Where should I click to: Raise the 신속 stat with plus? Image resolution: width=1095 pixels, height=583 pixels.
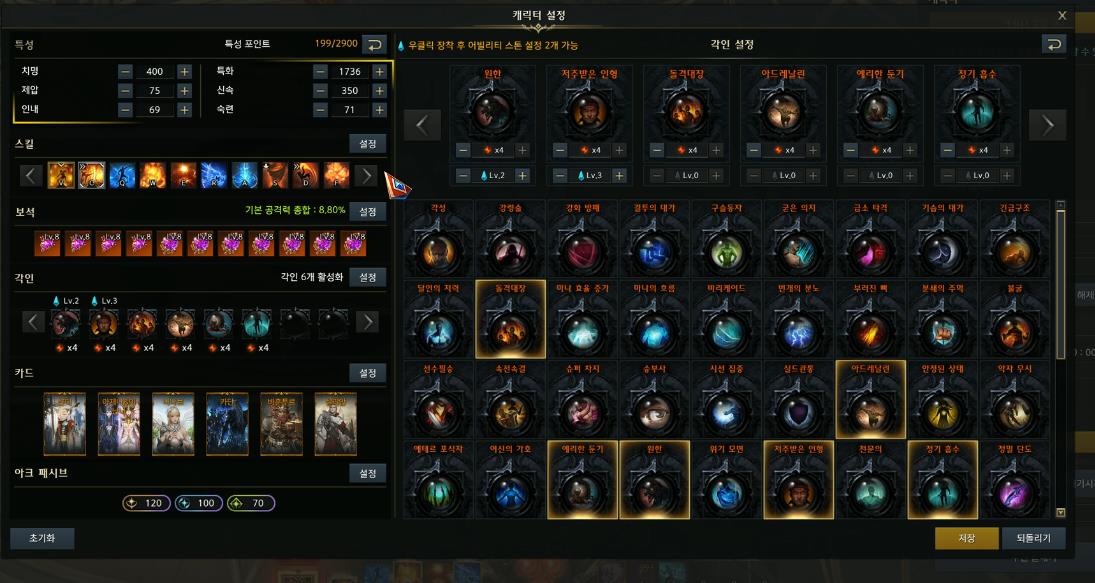point(379,91)
